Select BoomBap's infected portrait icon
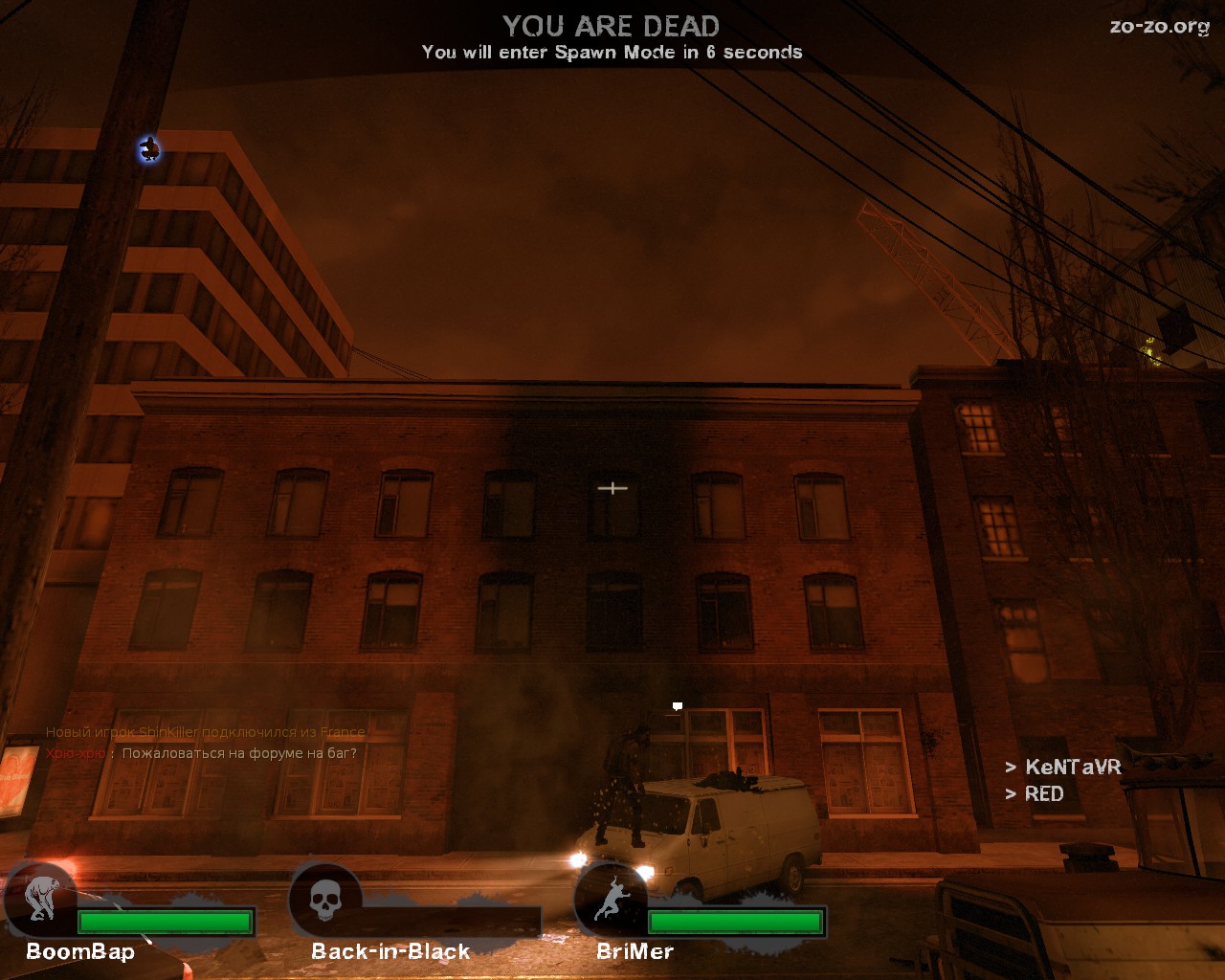1225x980 pixels. point(39,899)
